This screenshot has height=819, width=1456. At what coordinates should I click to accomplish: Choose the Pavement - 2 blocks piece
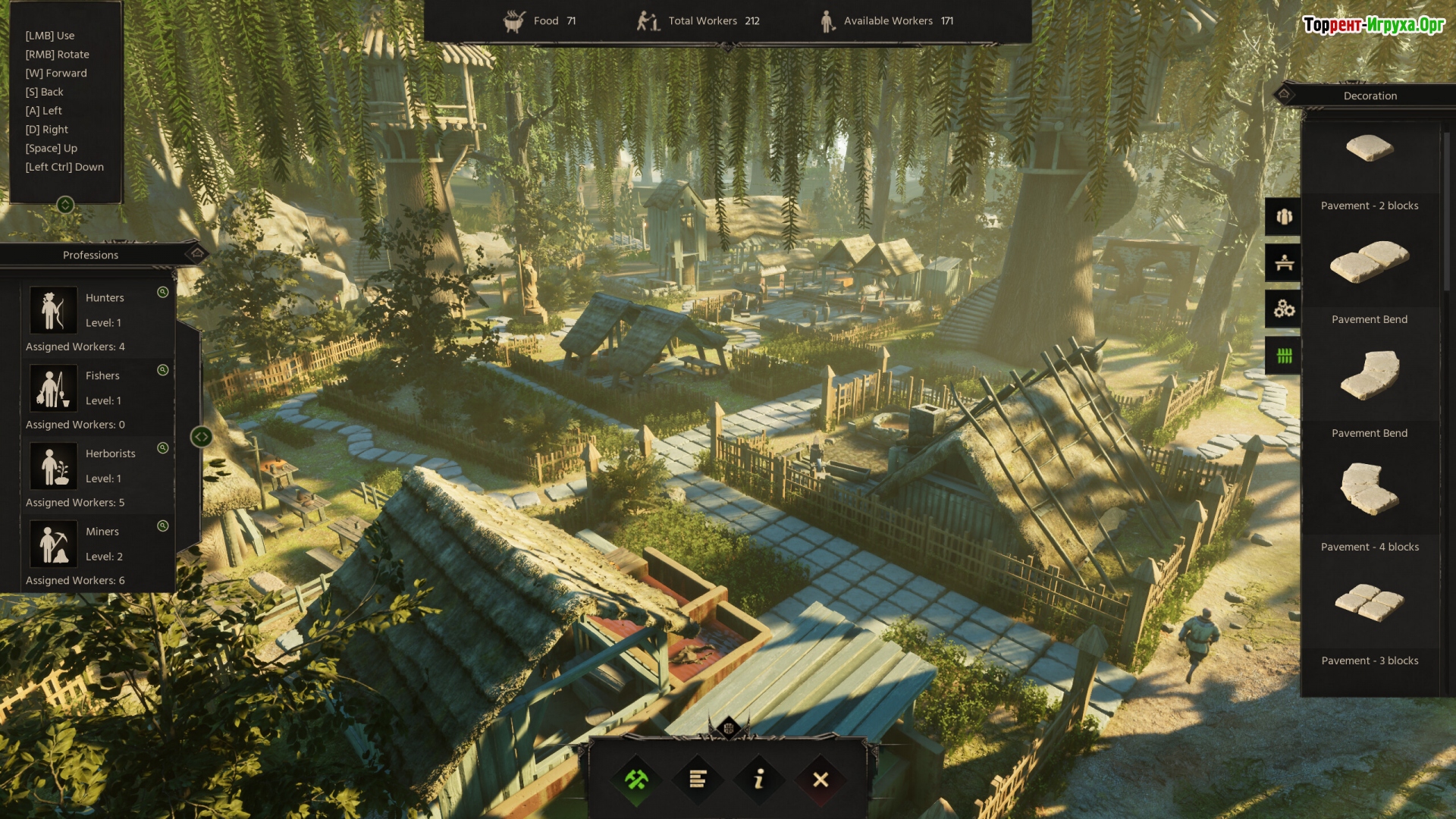coord(1370,262)
